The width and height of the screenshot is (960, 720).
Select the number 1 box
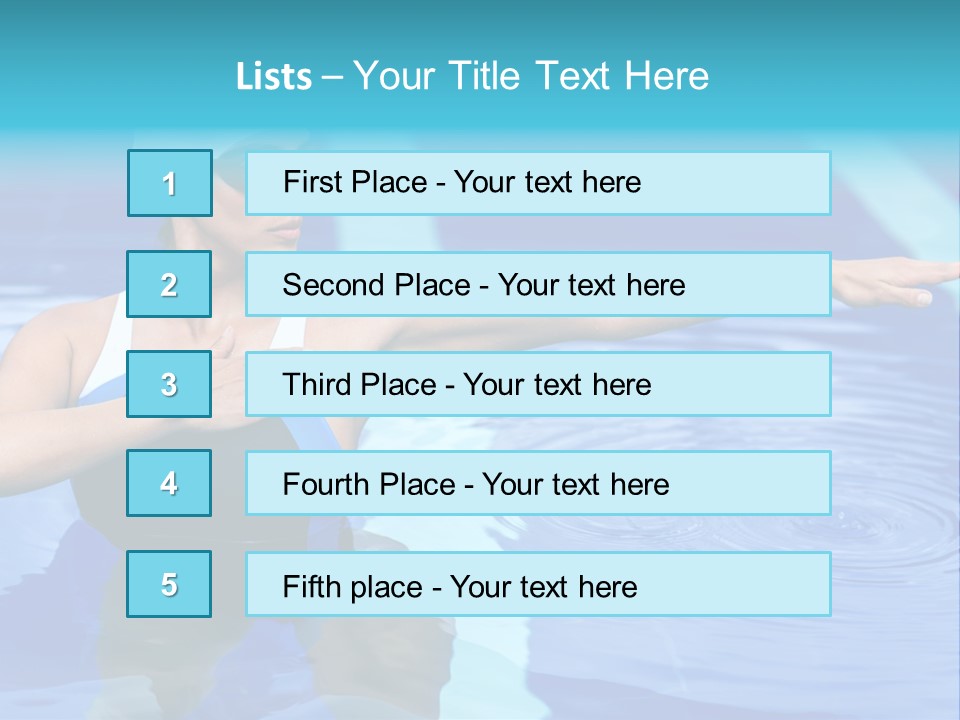(170, 183)
